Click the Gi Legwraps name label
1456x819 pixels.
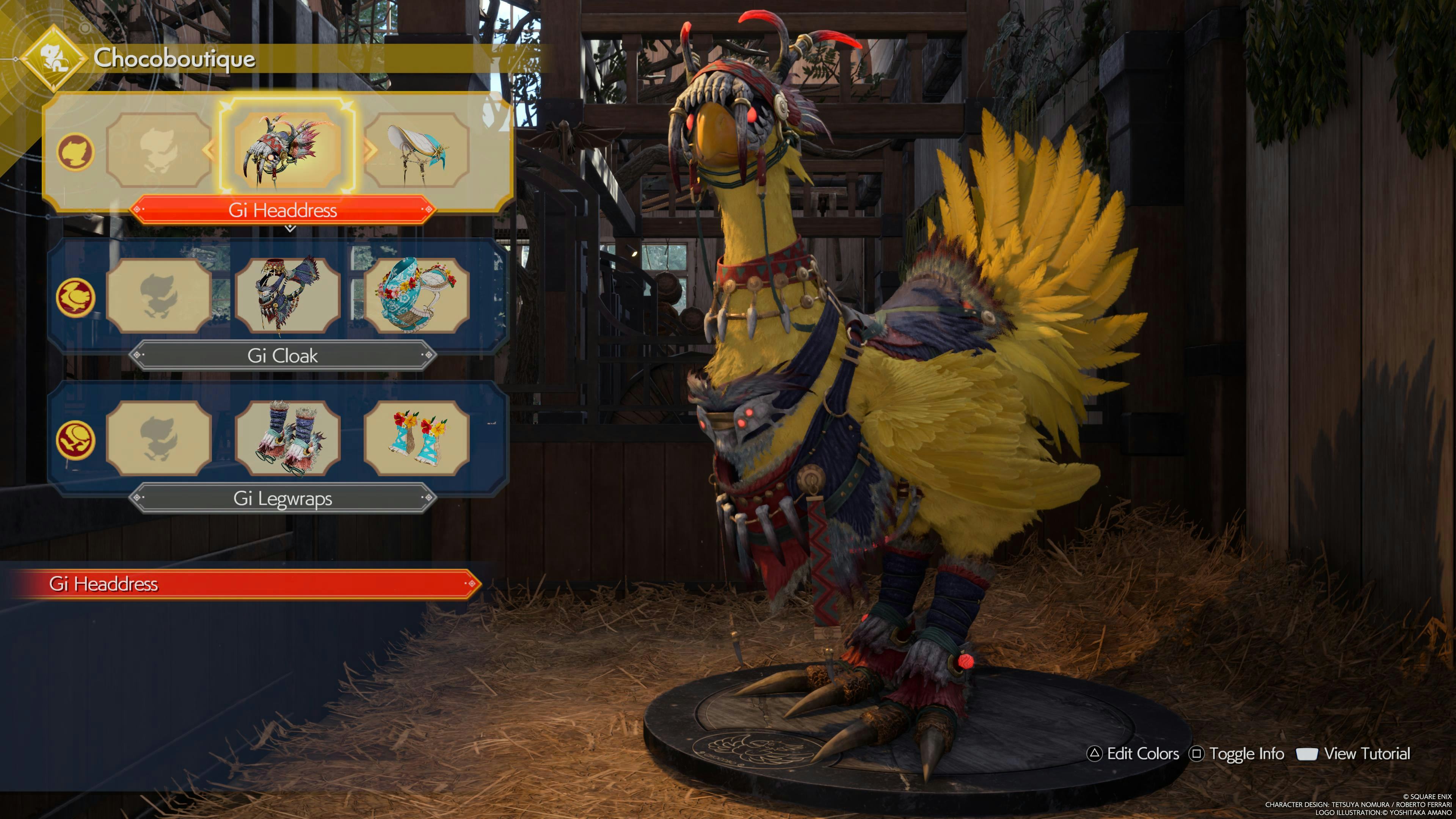[282, 498]
